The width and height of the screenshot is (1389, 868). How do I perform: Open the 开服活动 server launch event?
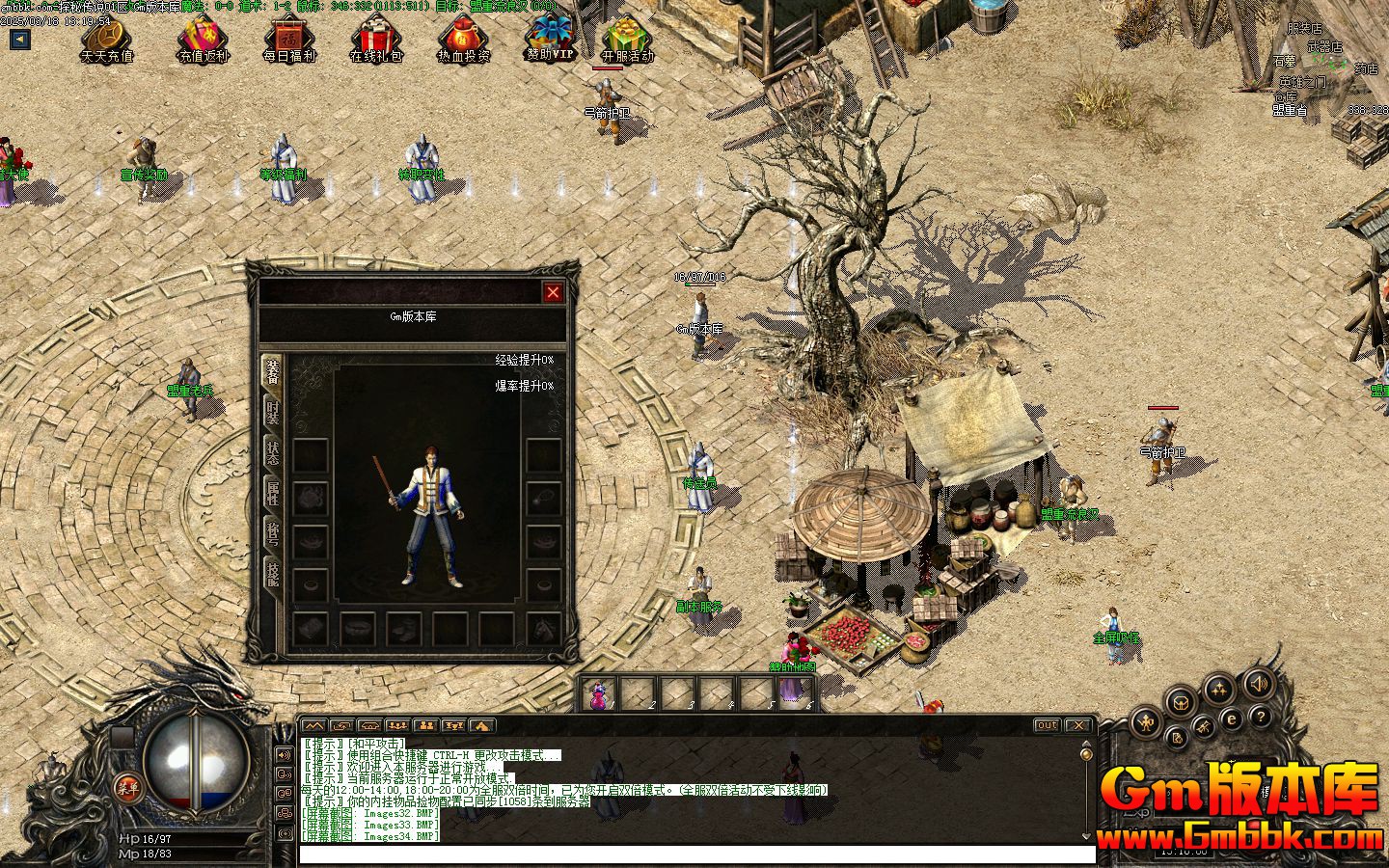(628, 40)
